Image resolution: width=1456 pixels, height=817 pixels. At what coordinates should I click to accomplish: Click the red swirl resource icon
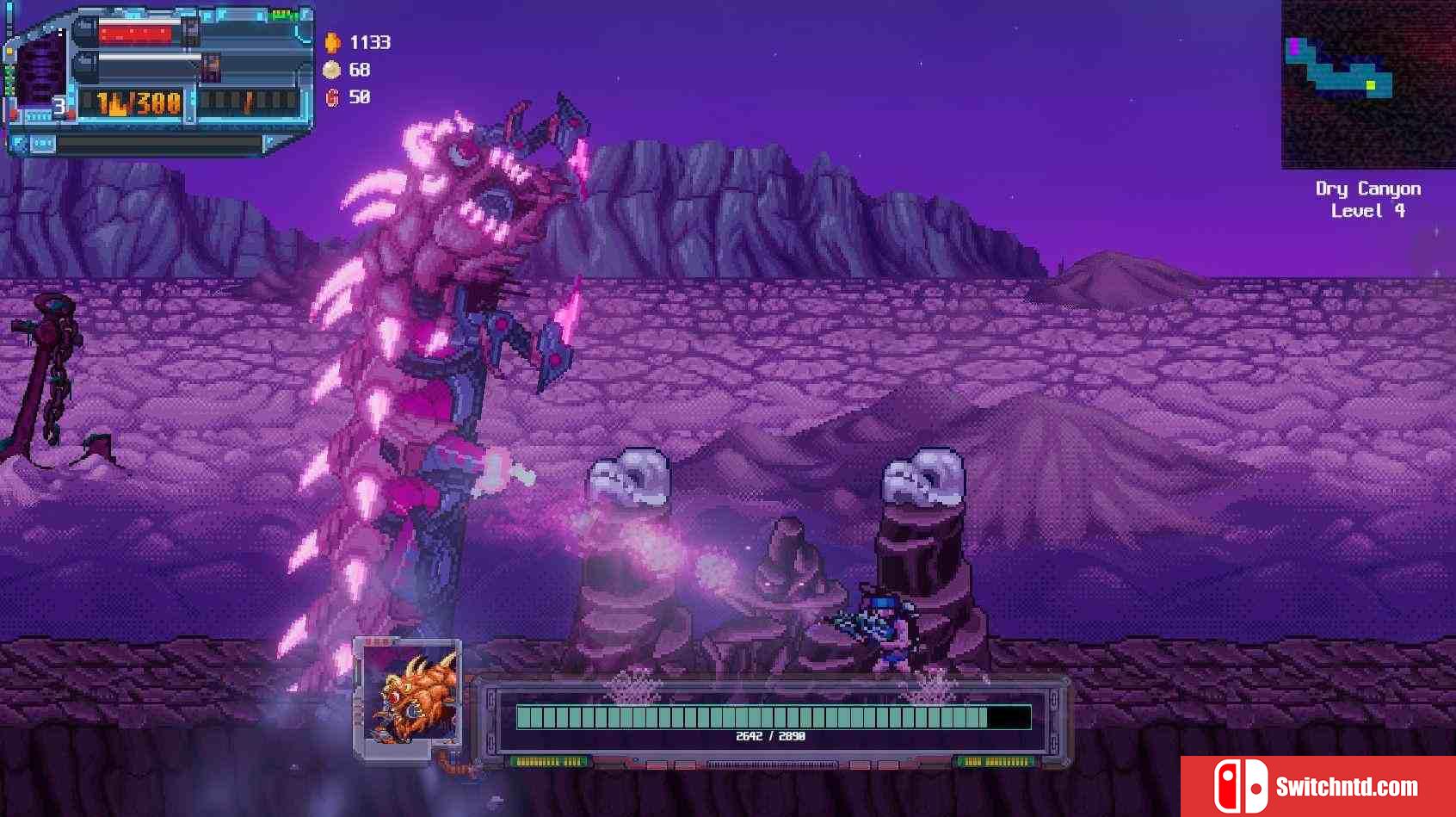pos(332,97)
